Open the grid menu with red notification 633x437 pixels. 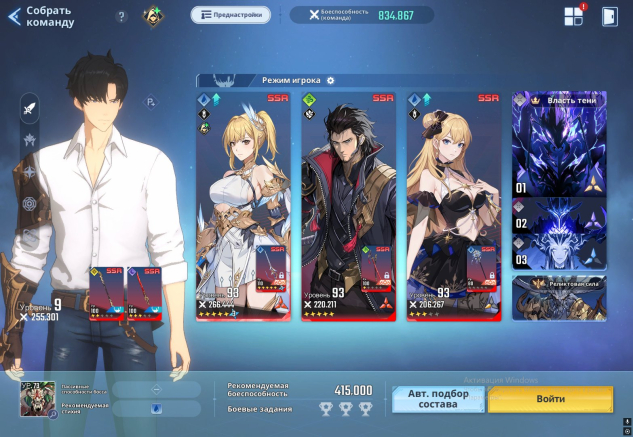point(573,16)
